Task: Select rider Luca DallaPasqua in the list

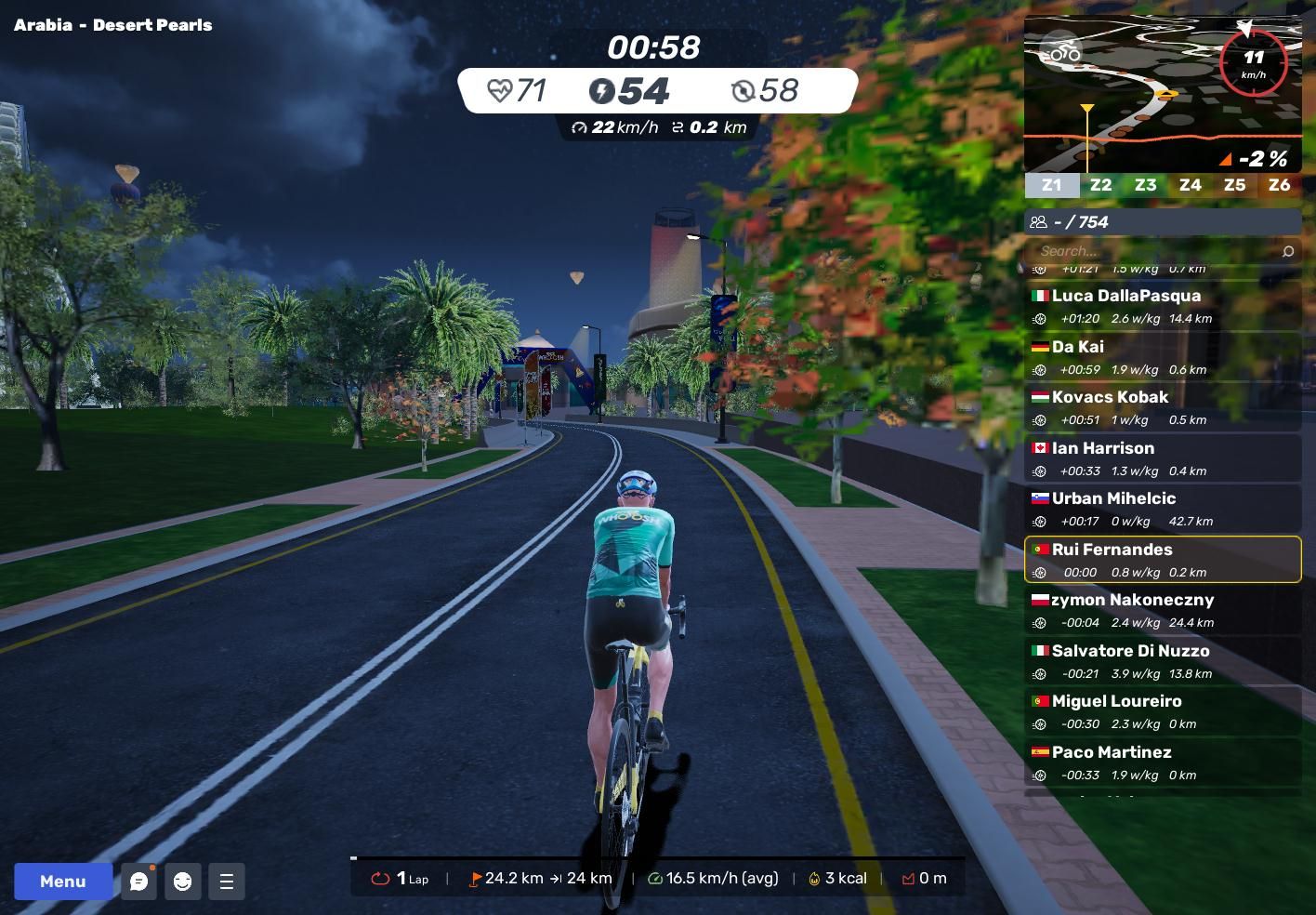Action: (1162, 306)
